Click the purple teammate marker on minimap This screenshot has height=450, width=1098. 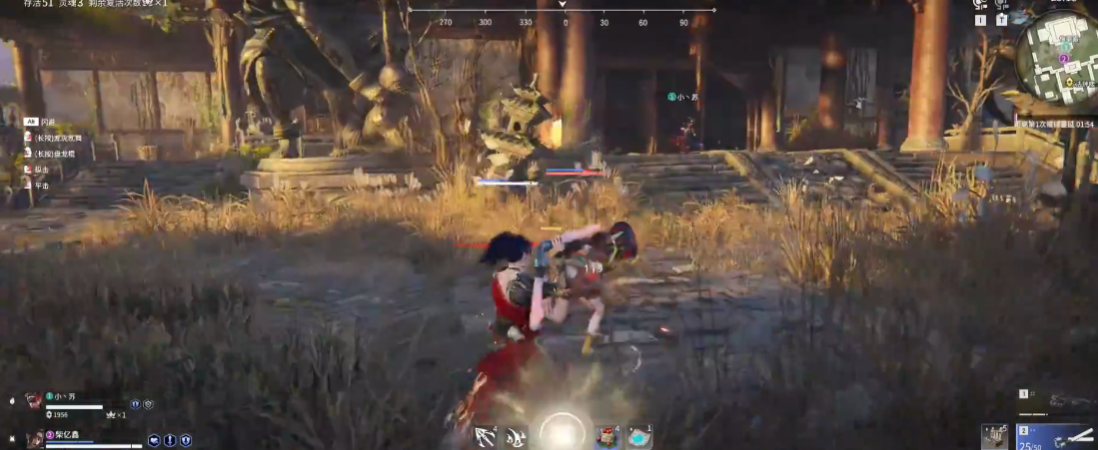click(1065, 59)
